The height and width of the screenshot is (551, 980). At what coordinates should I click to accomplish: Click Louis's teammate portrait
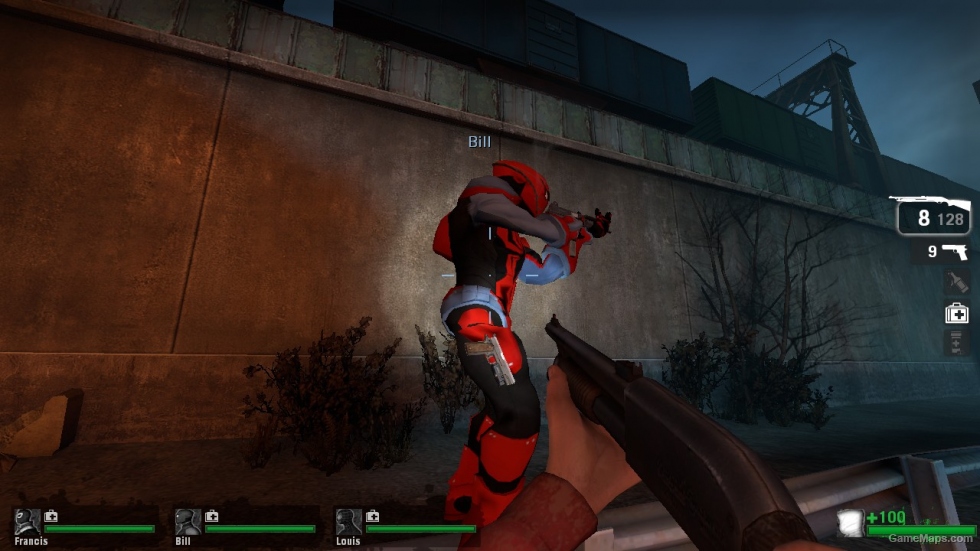pos(349,521)
